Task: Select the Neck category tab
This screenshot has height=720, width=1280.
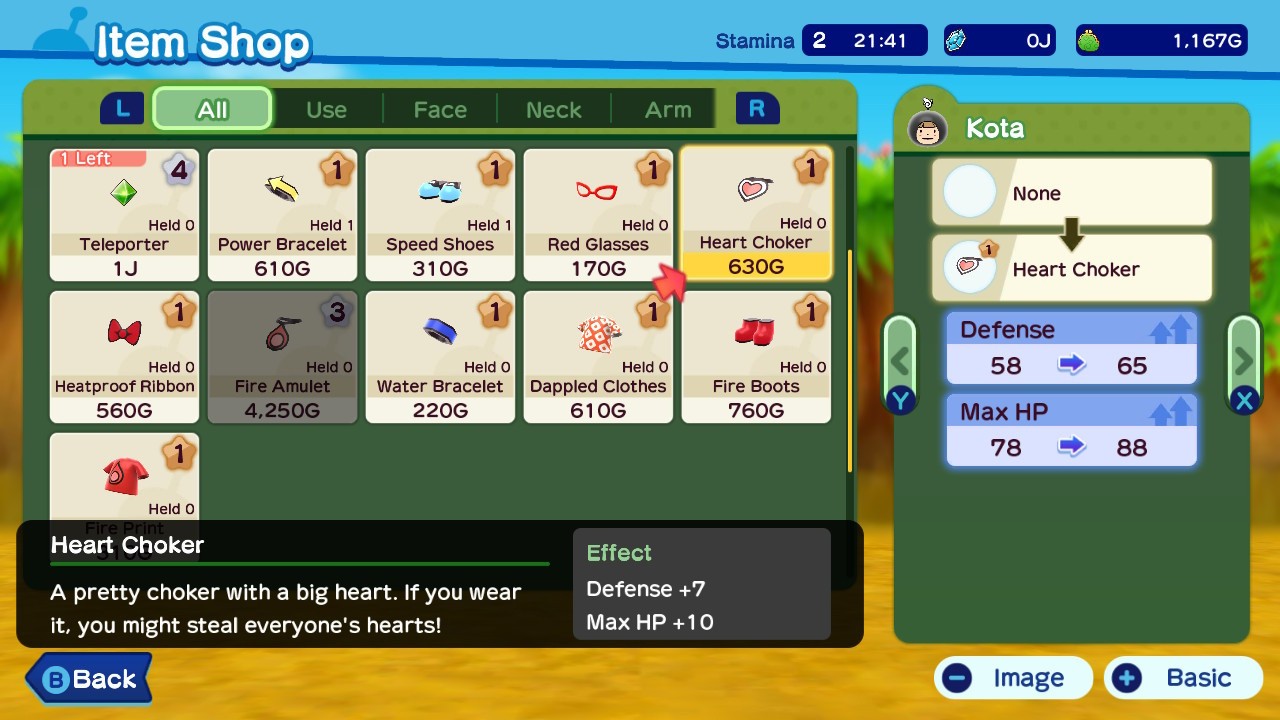Action: (554, 109)
